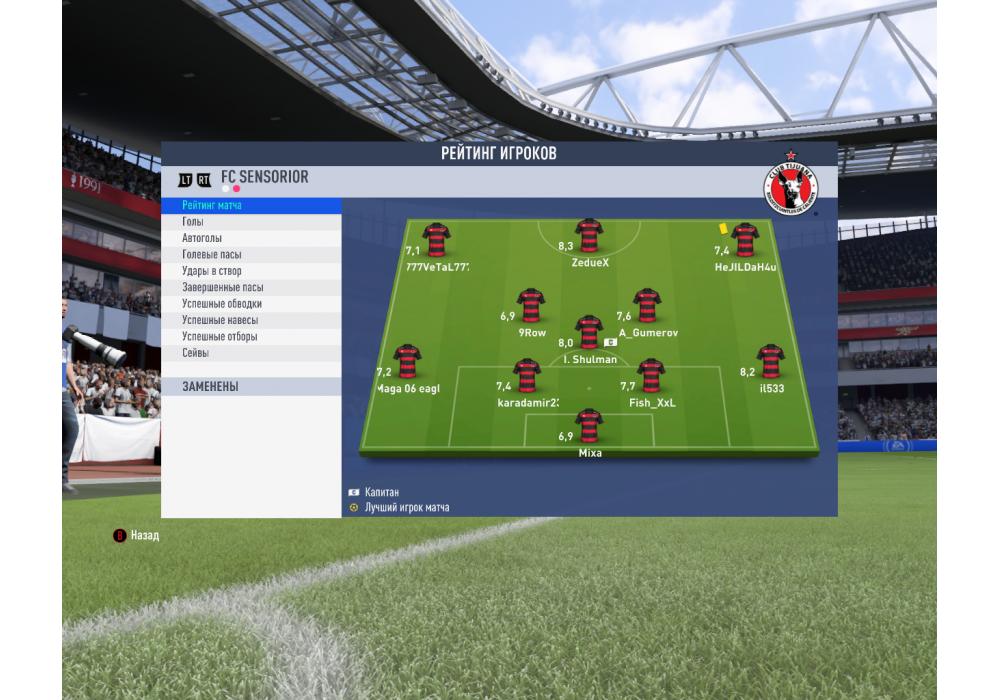Select player Fish_XxL on the pitch
Screen dimensions: 1000x700
(651, 377)
